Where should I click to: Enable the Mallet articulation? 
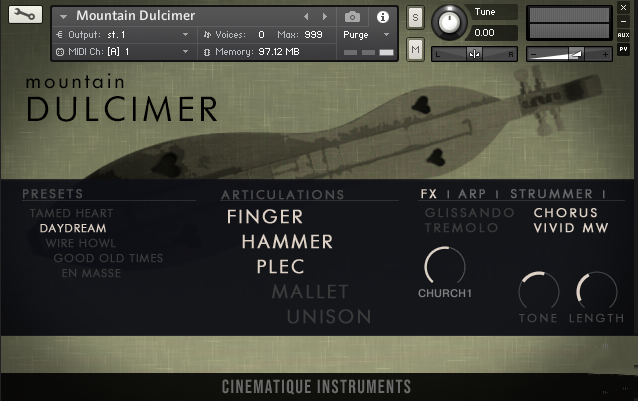[x=310, y=291]
